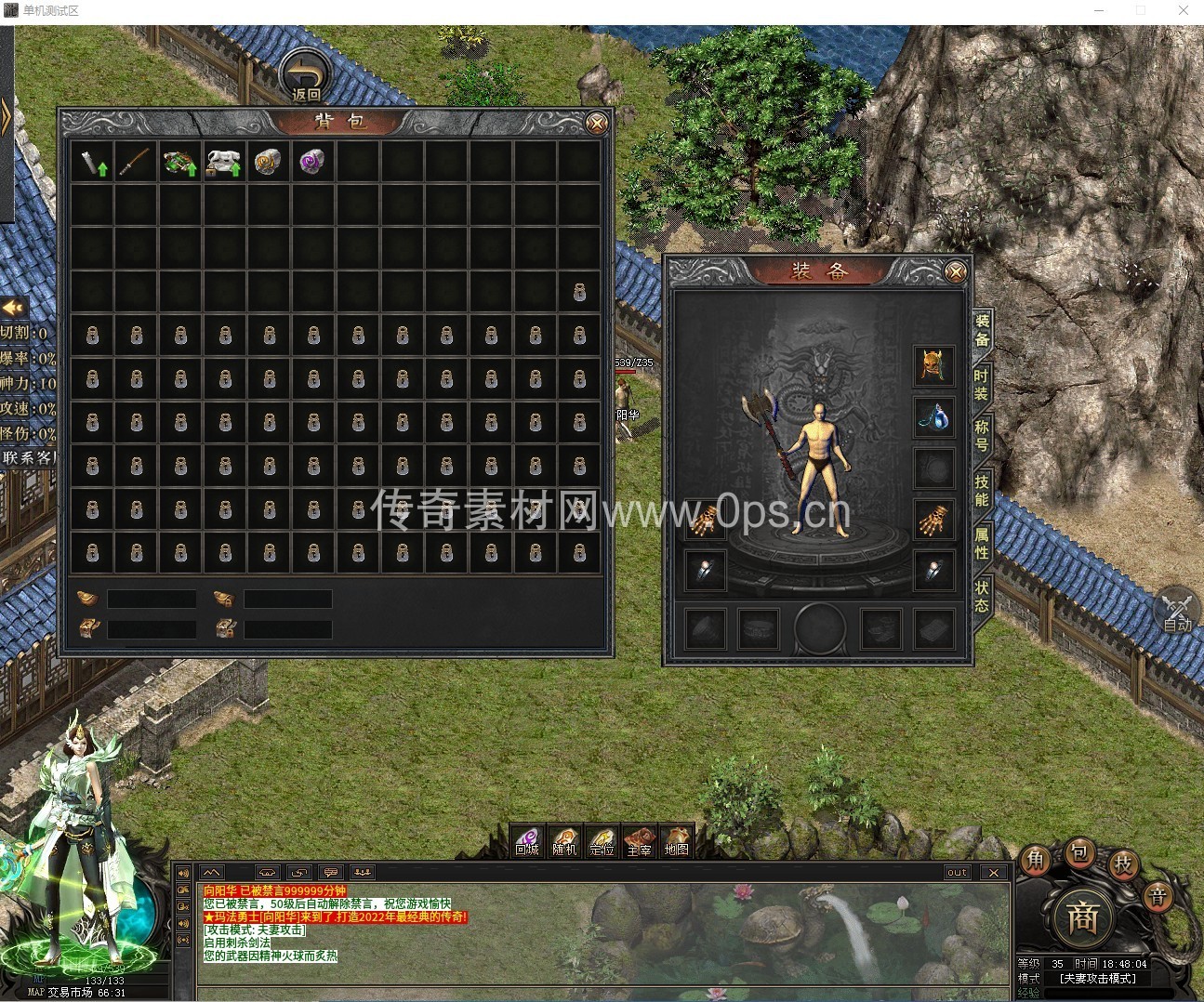
Task: Click the 返回 return arrow button
Action: click(306, 76)
